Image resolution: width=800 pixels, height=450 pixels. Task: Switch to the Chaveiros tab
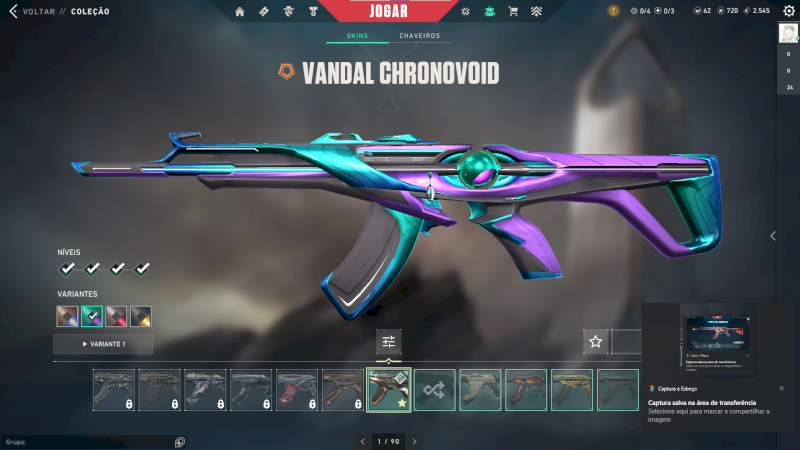419,36
